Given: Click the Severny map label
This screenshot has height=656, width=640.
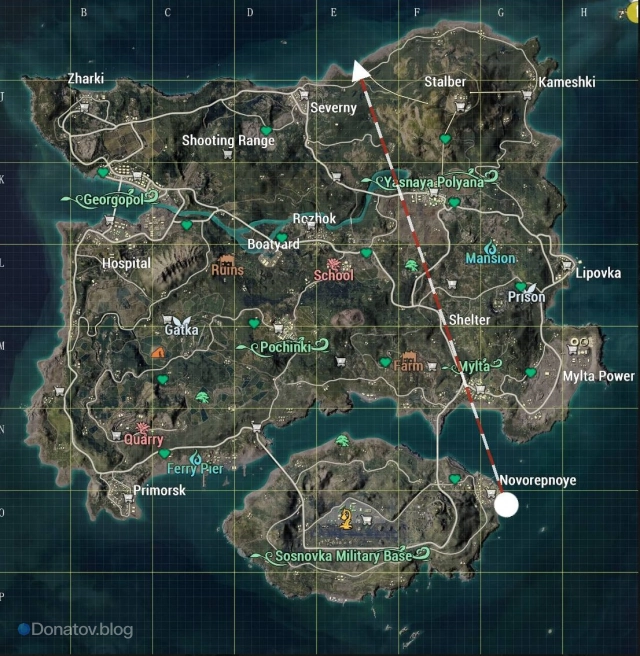Looking at the screenshot, I should coord(333,107).
